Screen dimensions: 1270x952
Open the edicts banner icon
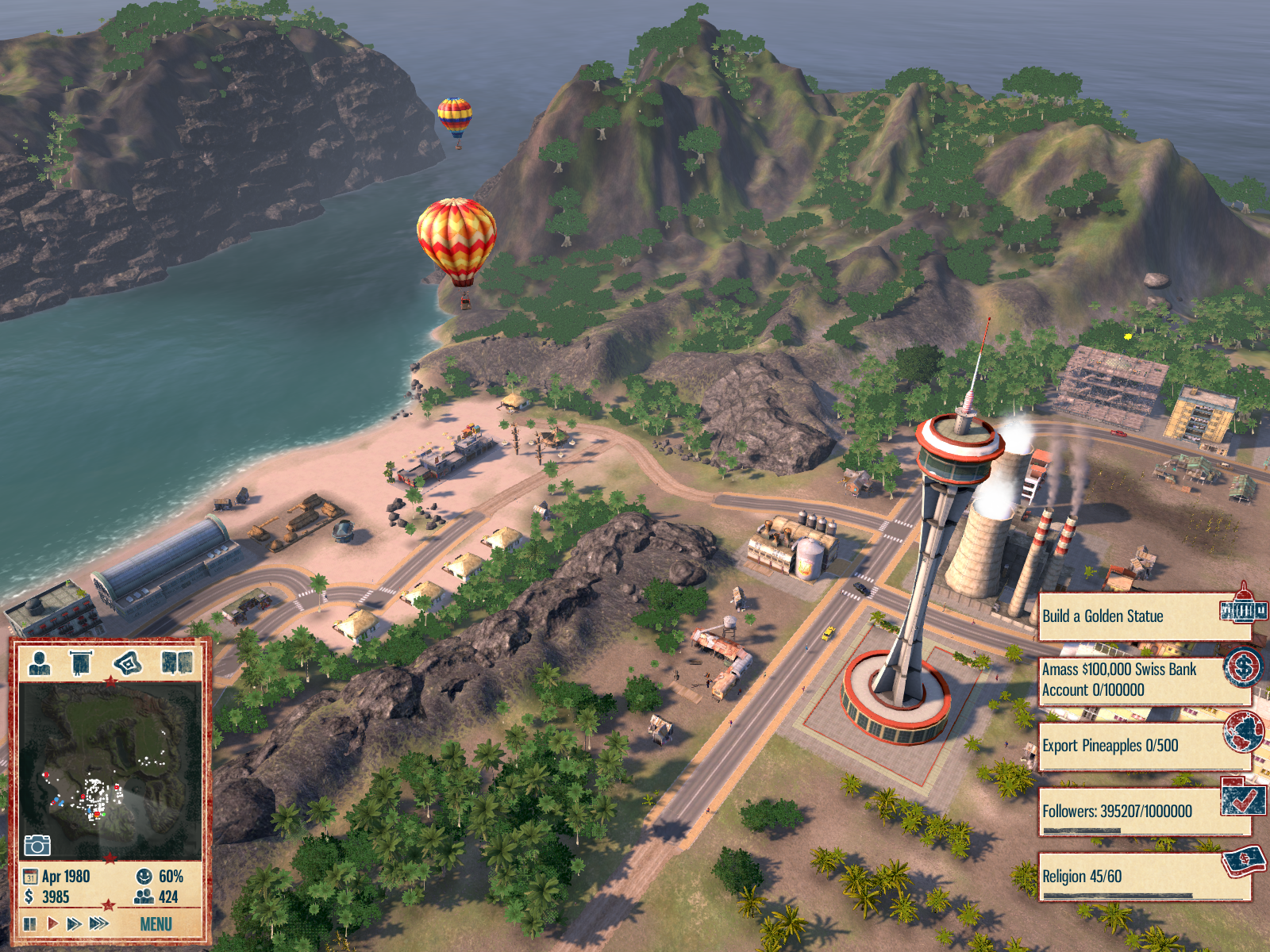tap(82, 662)
